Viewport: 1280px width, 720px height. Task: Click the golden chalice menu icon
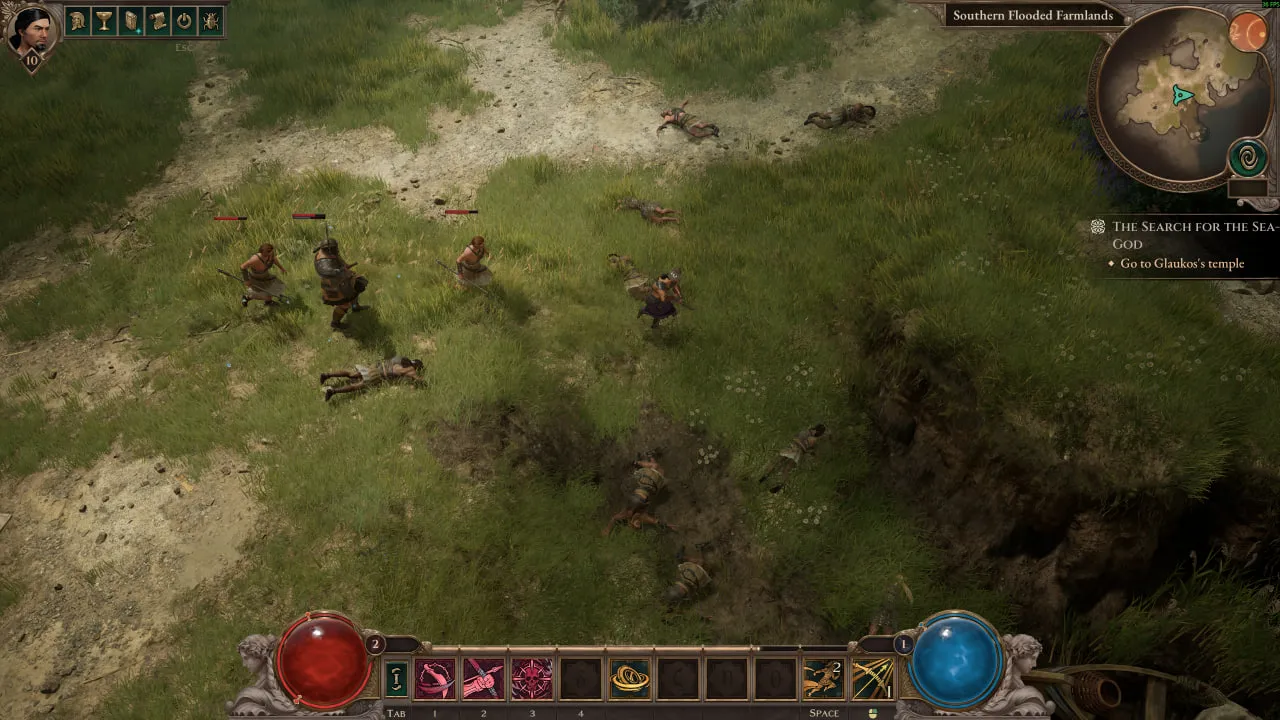pos(105,21)
